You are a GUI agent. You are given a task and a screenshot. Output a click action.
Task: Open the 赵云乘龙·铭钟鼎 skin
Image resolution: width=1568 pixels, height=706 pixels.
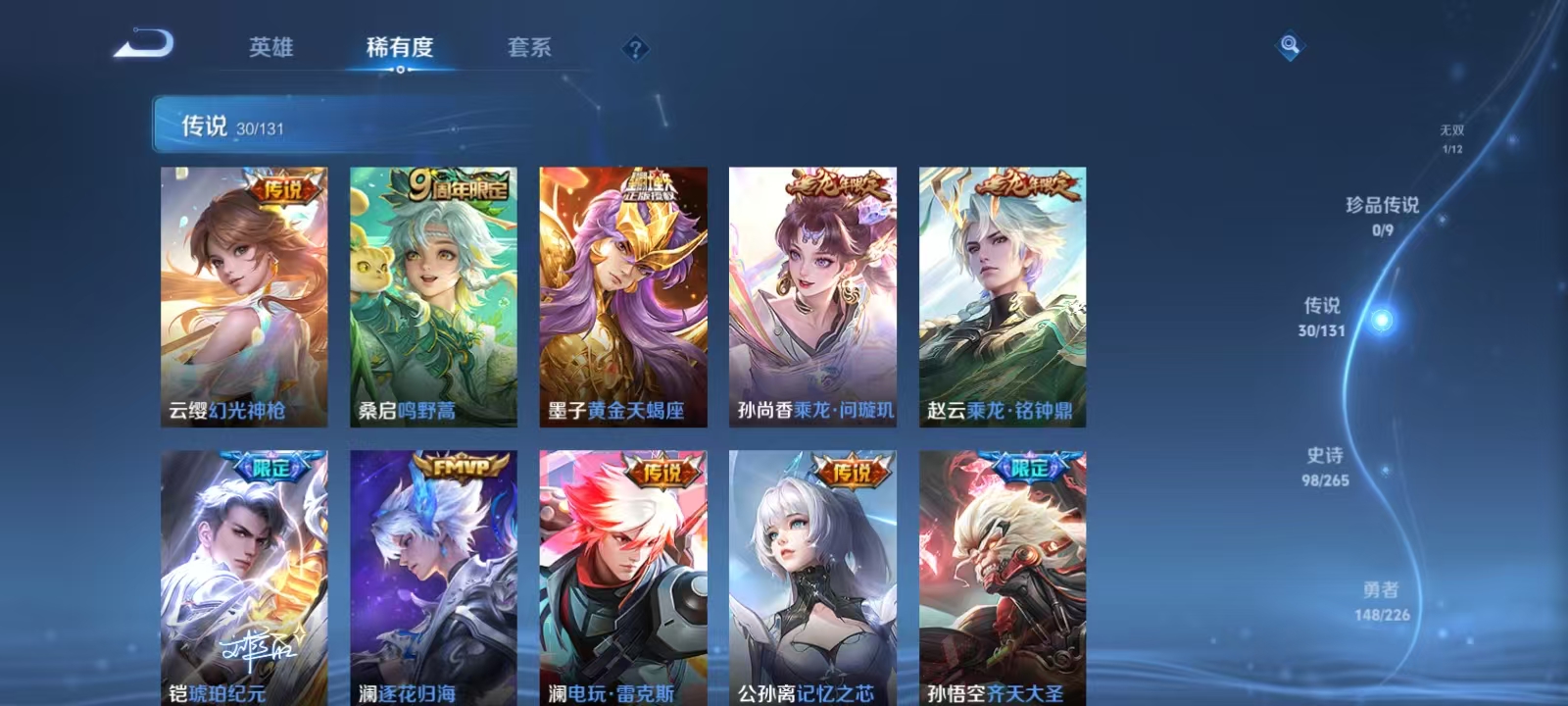pos(1002,294)
